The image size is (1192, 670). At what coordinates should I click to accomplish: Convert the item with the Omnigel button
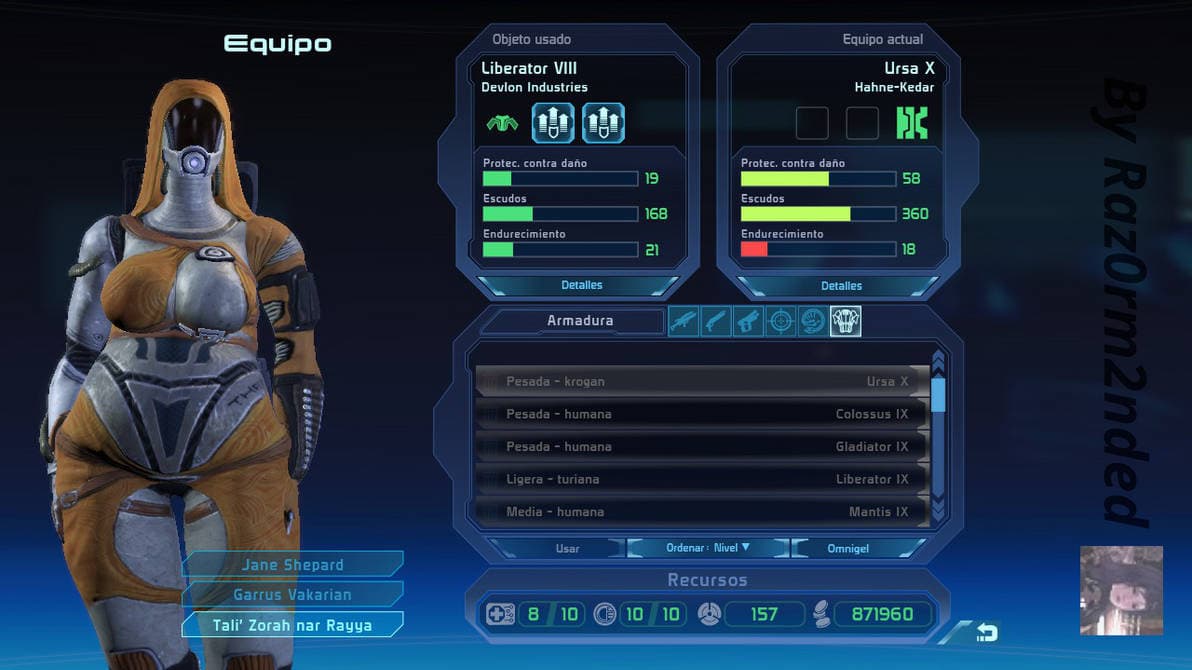pyautogui.click(x=848, y=548)
